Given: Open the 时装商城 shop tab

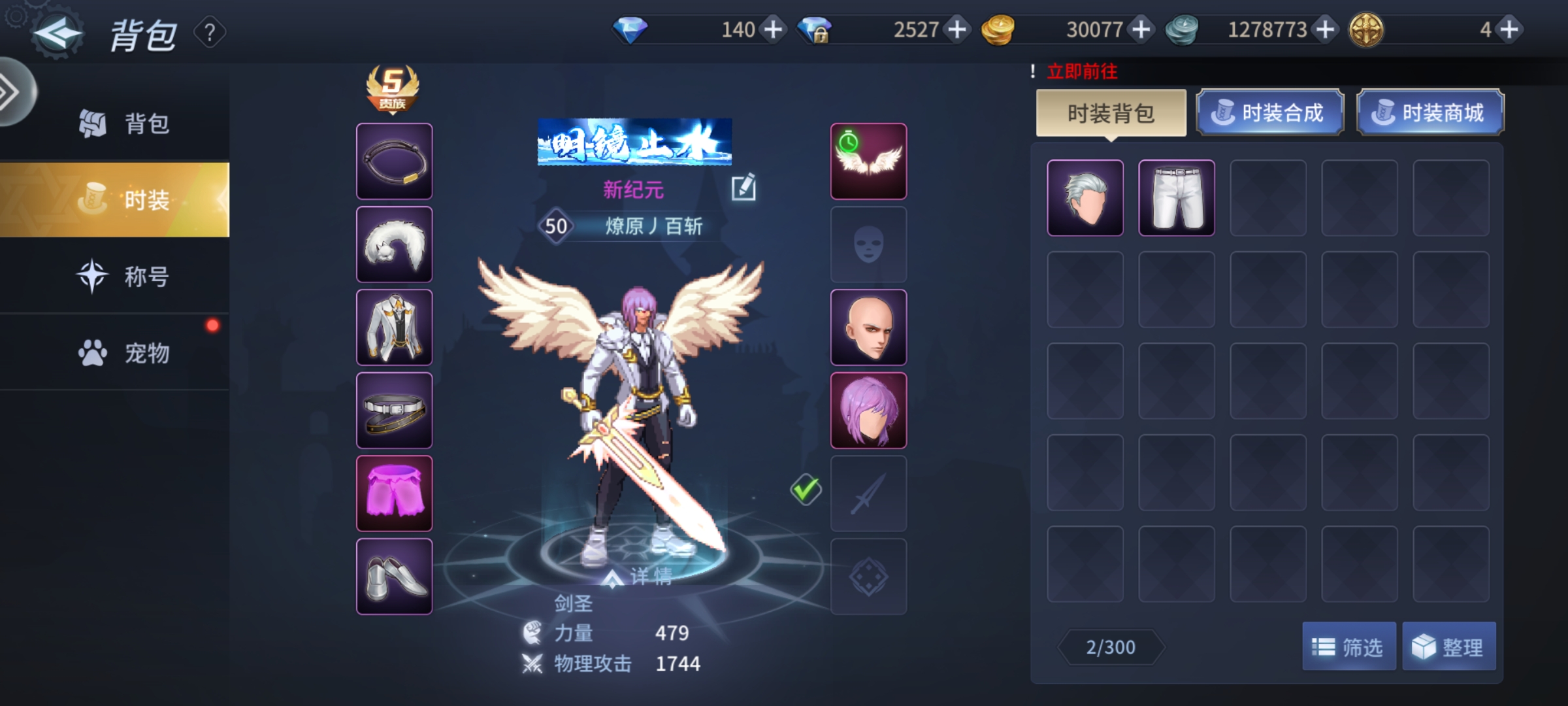Looking at the screenshot, I should [x=1431, y=112].
